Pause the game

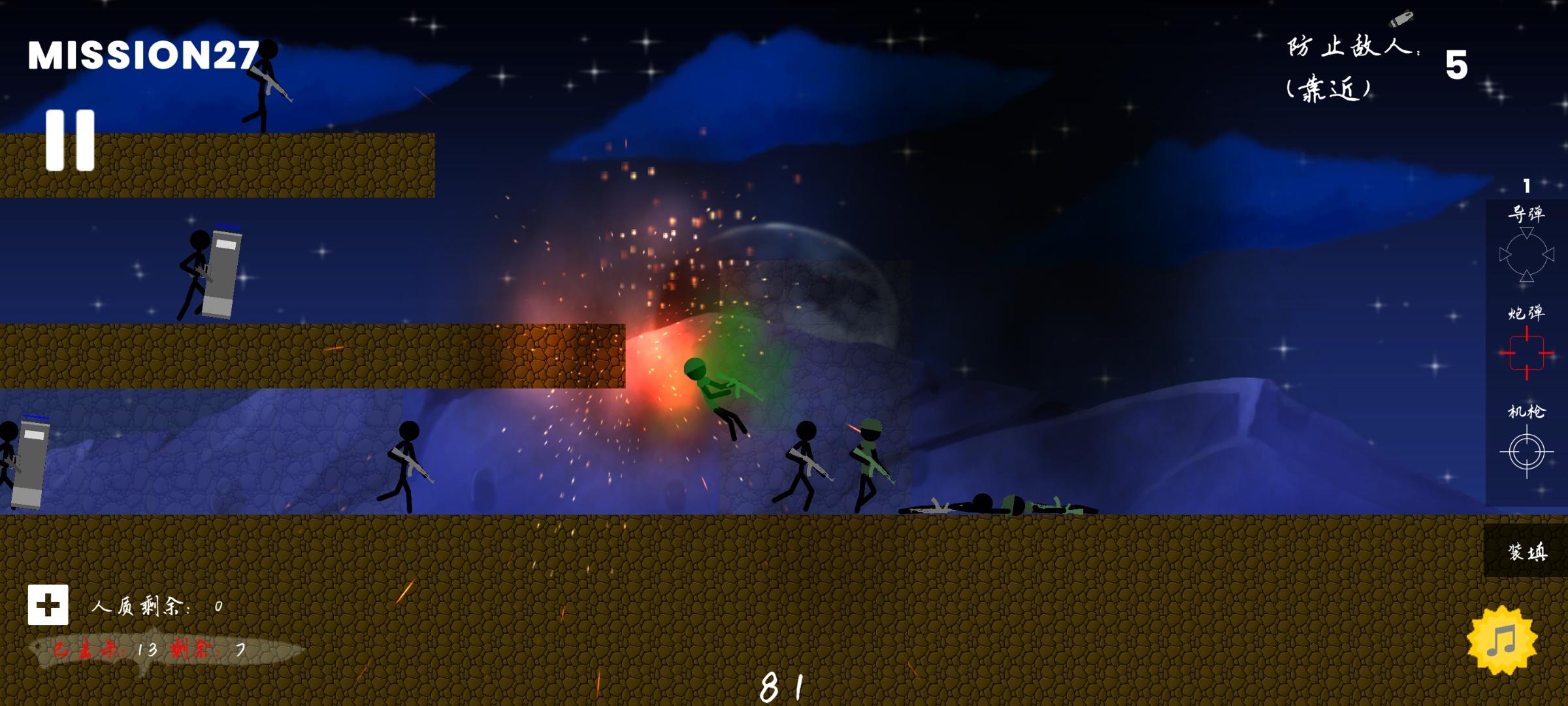[70, 141]
